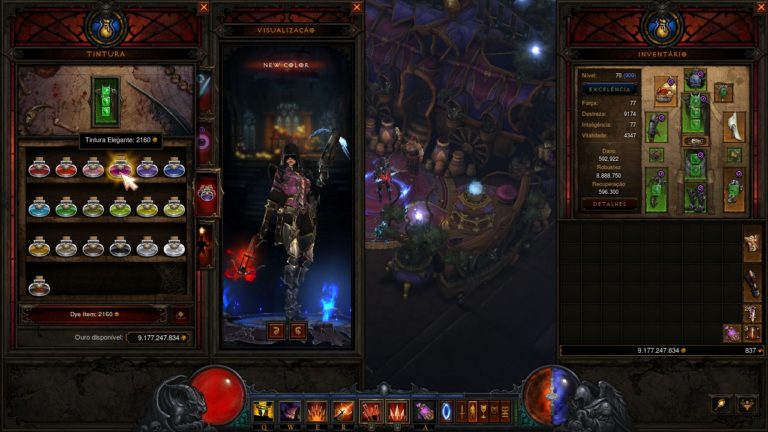Select the green chest armor slot
Image resolution: width=768 pixels, height=432 pixels.
tap(693, 110)
